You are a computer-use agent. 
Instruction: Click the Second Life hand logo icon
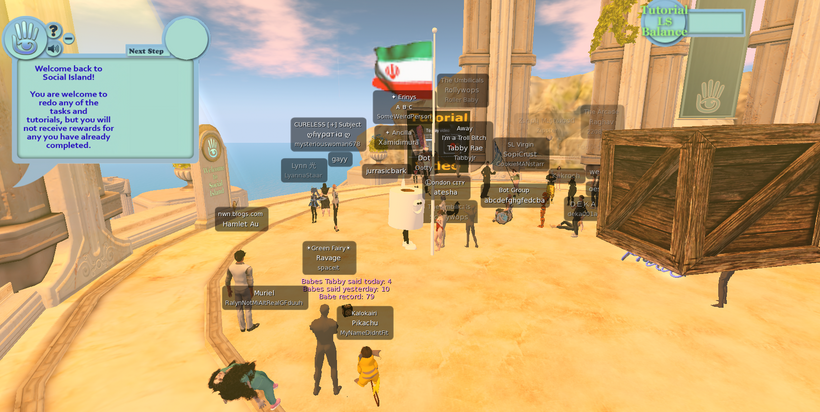click(x=23, y=38)
